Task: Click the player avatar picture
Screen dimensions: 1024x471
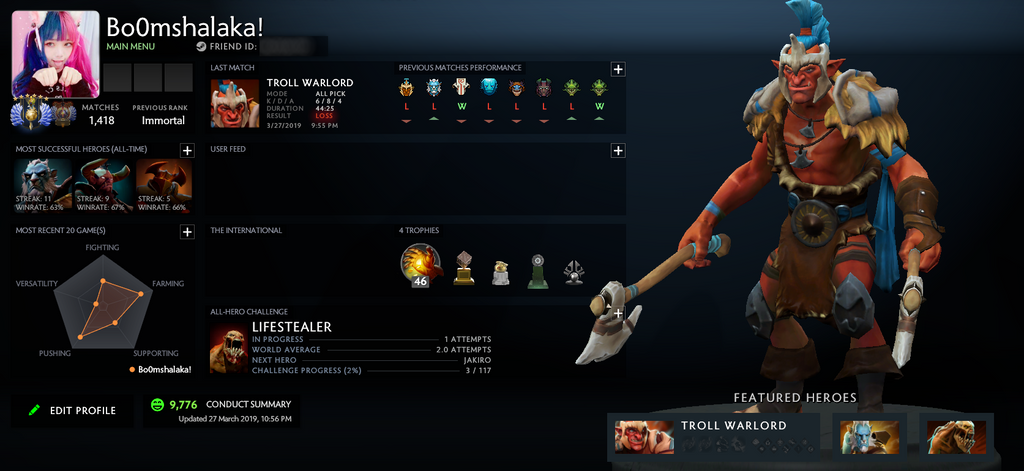Action: (55, 54)
